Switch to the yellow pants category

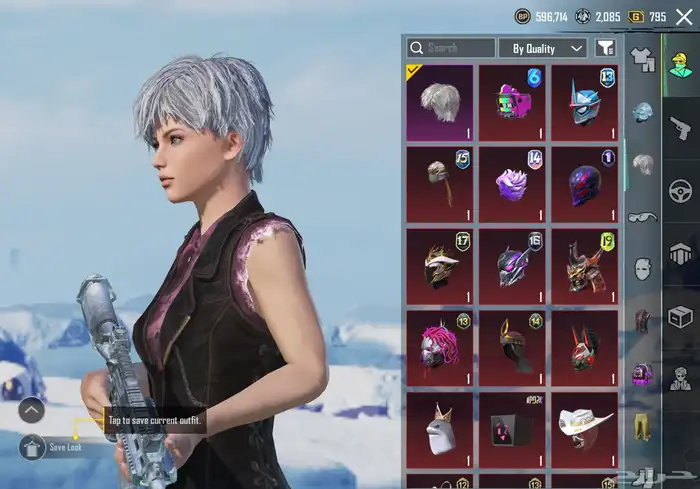[x=644, y=426]
